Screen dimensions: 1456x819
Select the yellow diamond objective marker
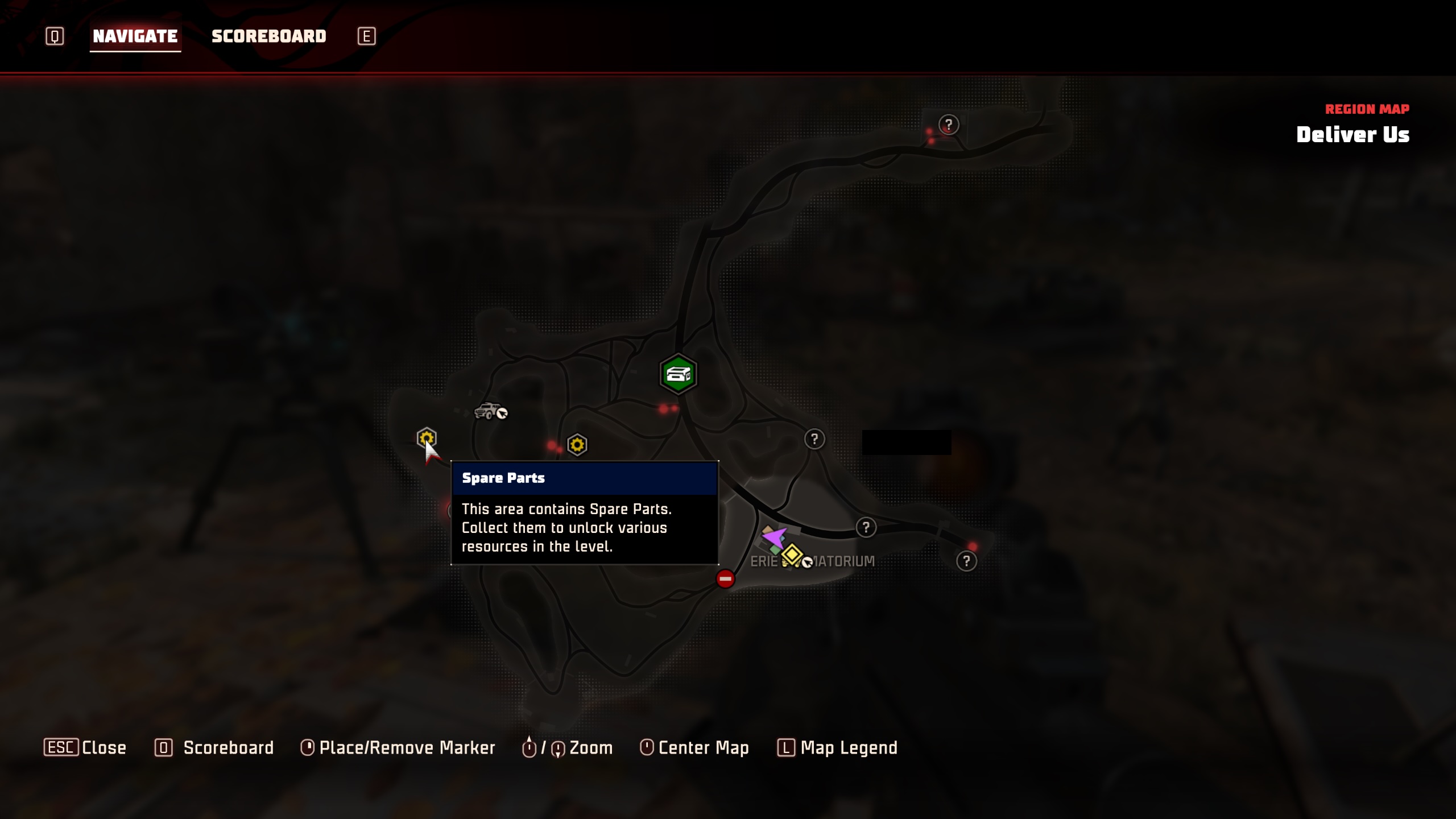click(792, 554)
